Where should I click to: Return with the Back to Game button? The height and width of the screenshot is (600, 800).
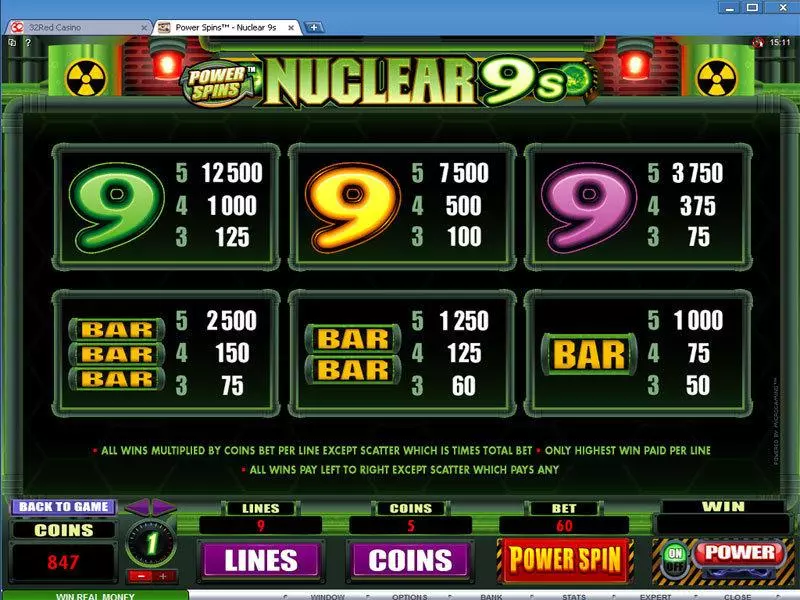tap(64, 507)
